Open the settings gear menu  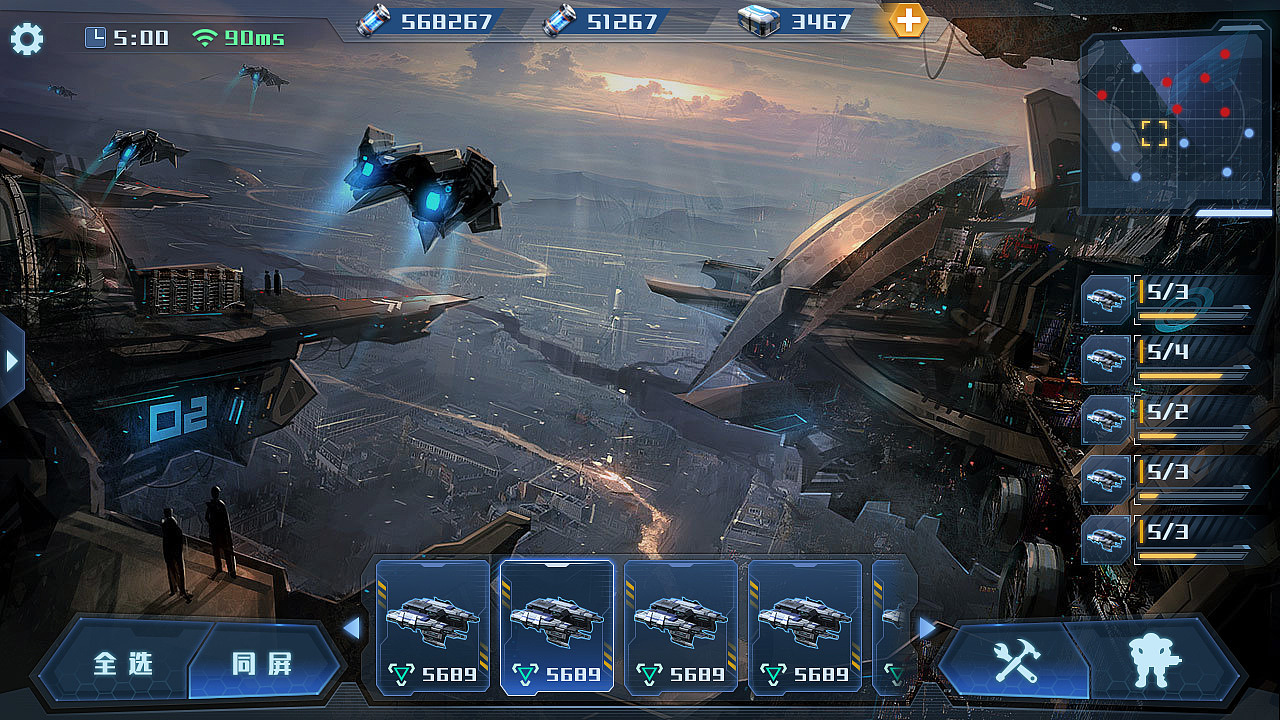pos(27,39)
